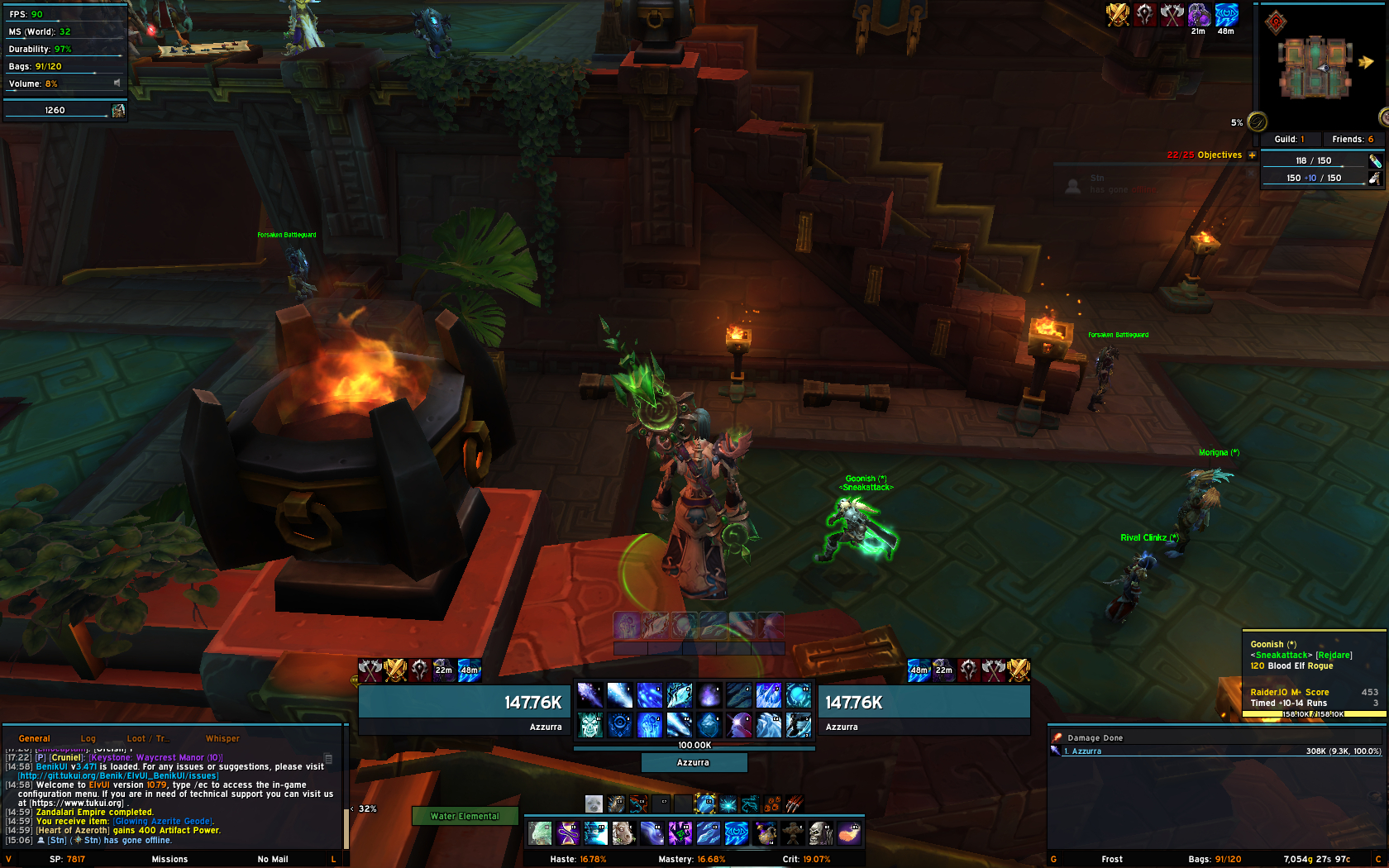Image resolution: width=1389 pixels, height=868 pixels.
Task: Select the Whisper chat tab
Action: point(222,738)
